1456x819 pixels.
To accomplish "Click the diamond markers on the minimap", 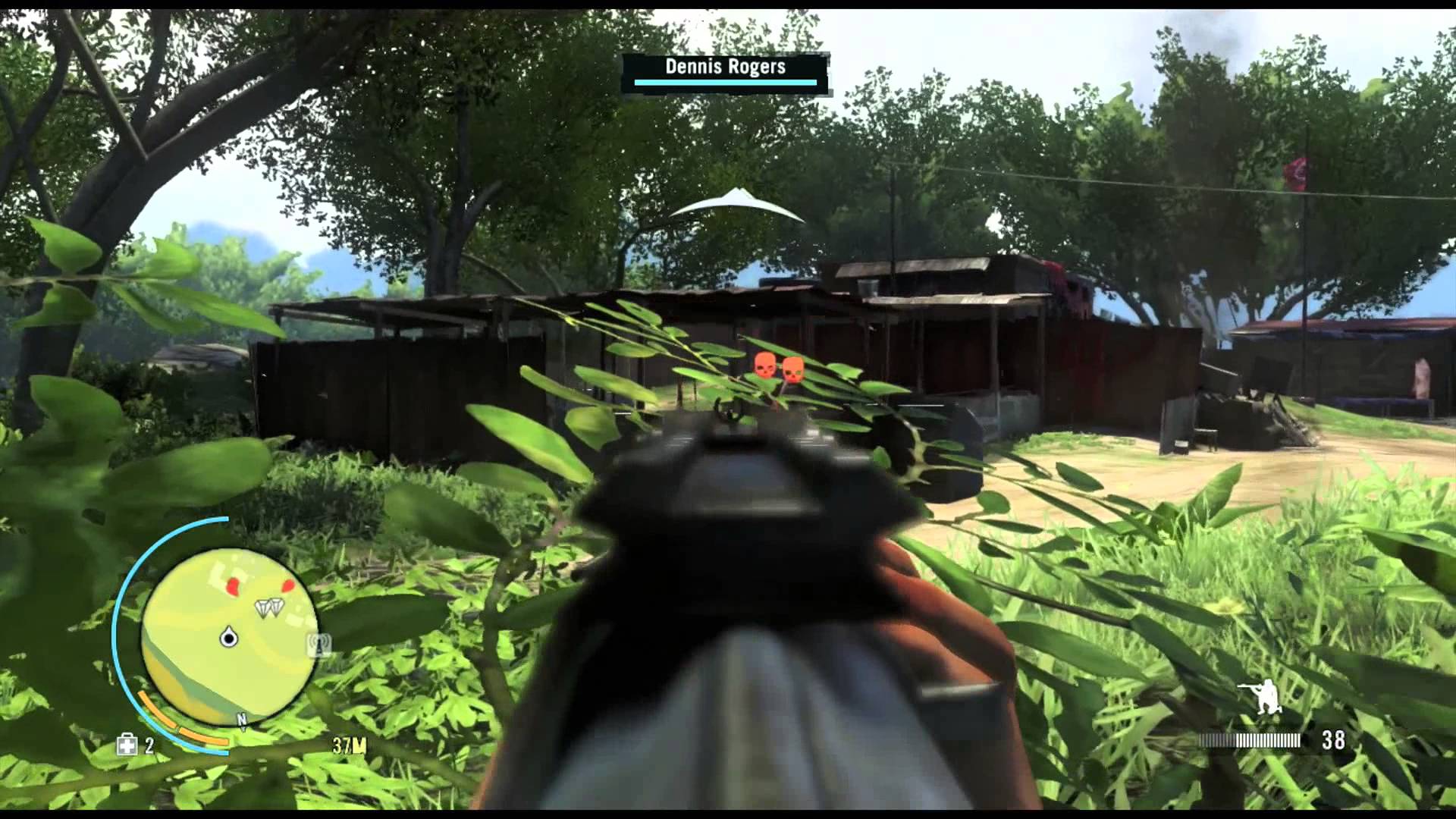I will [268, 607].
